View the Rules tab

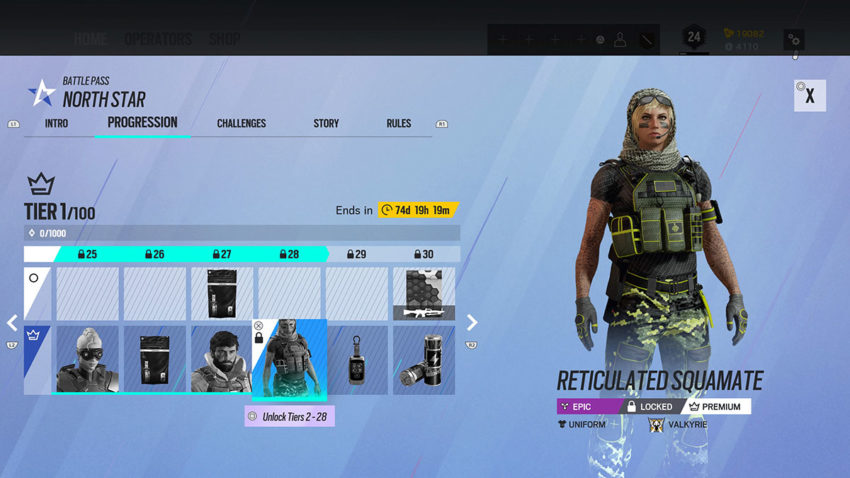[398, 123]
